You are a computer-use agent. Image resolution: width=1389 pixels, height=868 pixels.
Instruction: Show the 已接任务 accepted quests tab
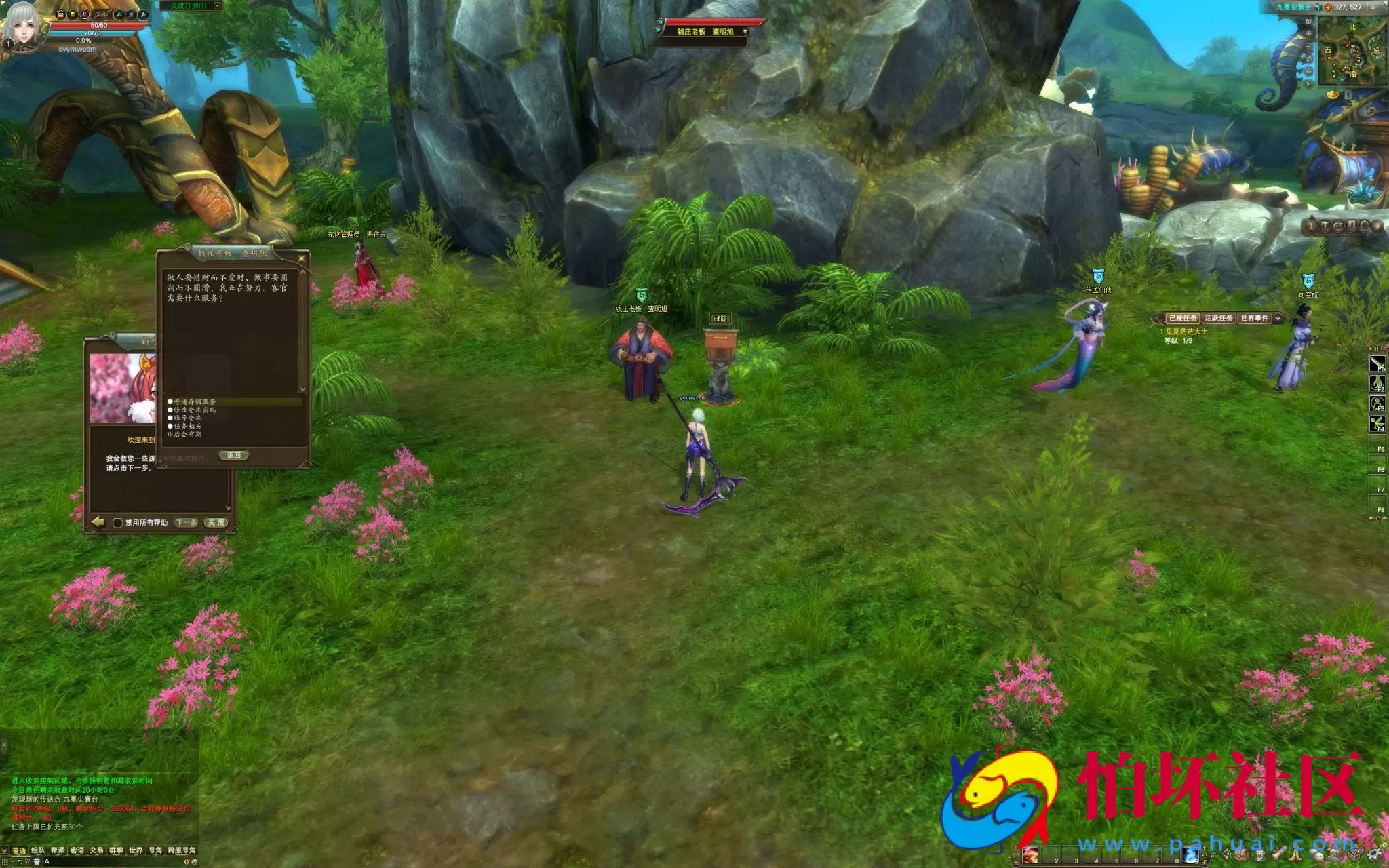point(1183,318)
